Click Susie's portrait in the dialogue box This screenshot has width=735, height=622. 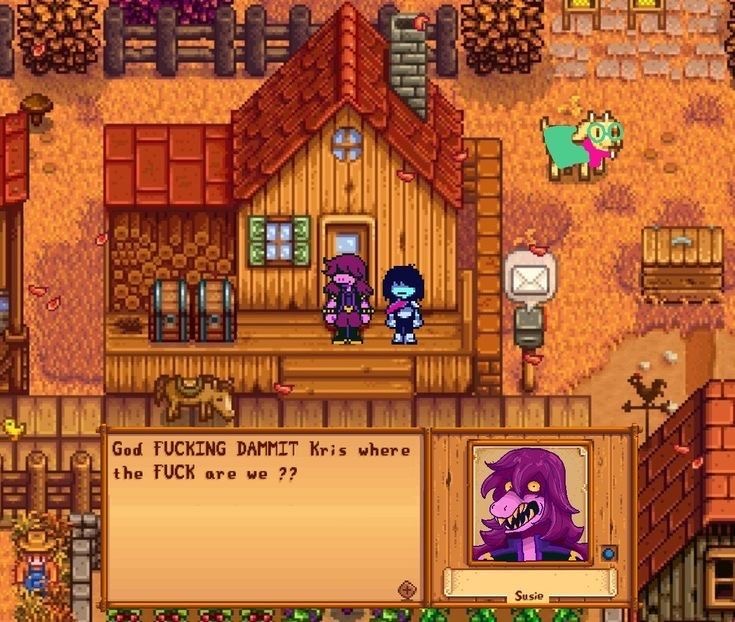click(530, 503)
